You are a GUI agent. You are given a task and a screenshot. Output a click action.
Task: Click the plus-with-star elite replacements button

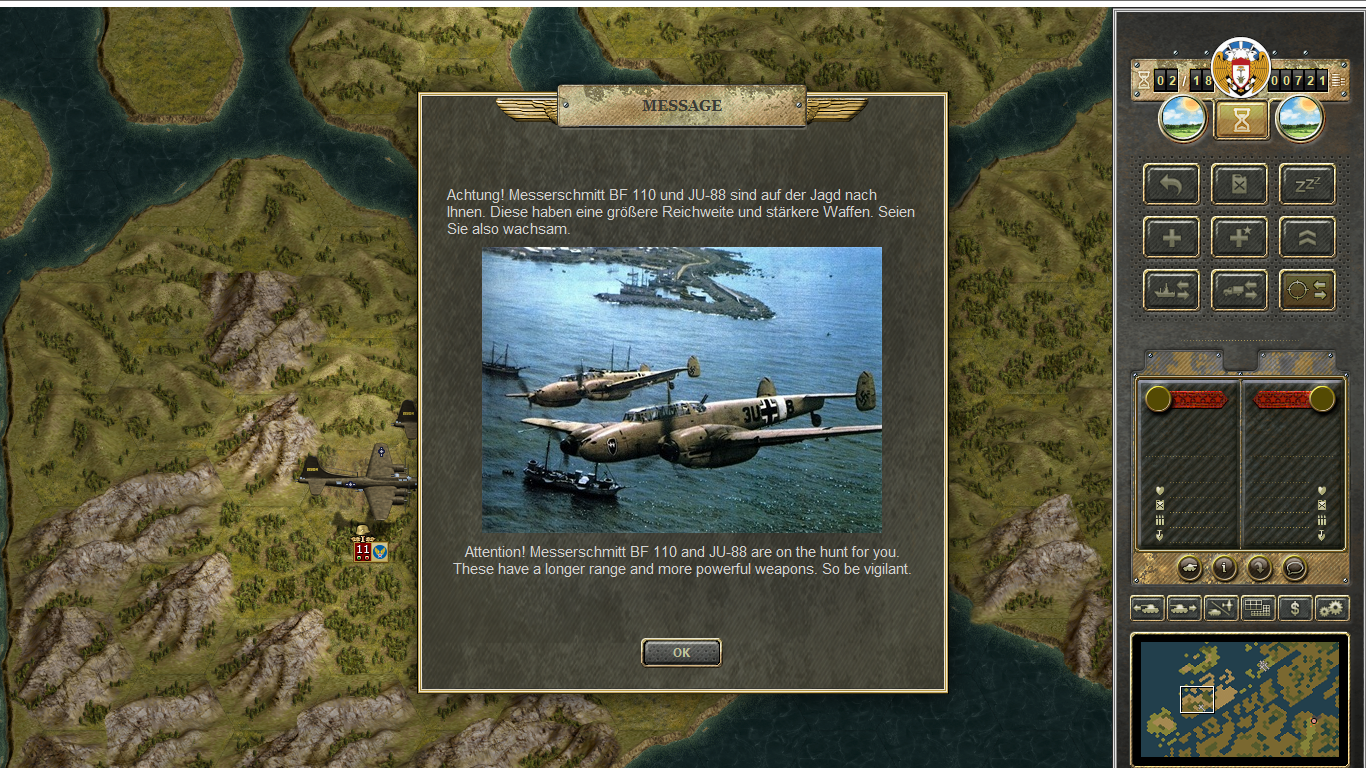click(x=1239, y=237)
